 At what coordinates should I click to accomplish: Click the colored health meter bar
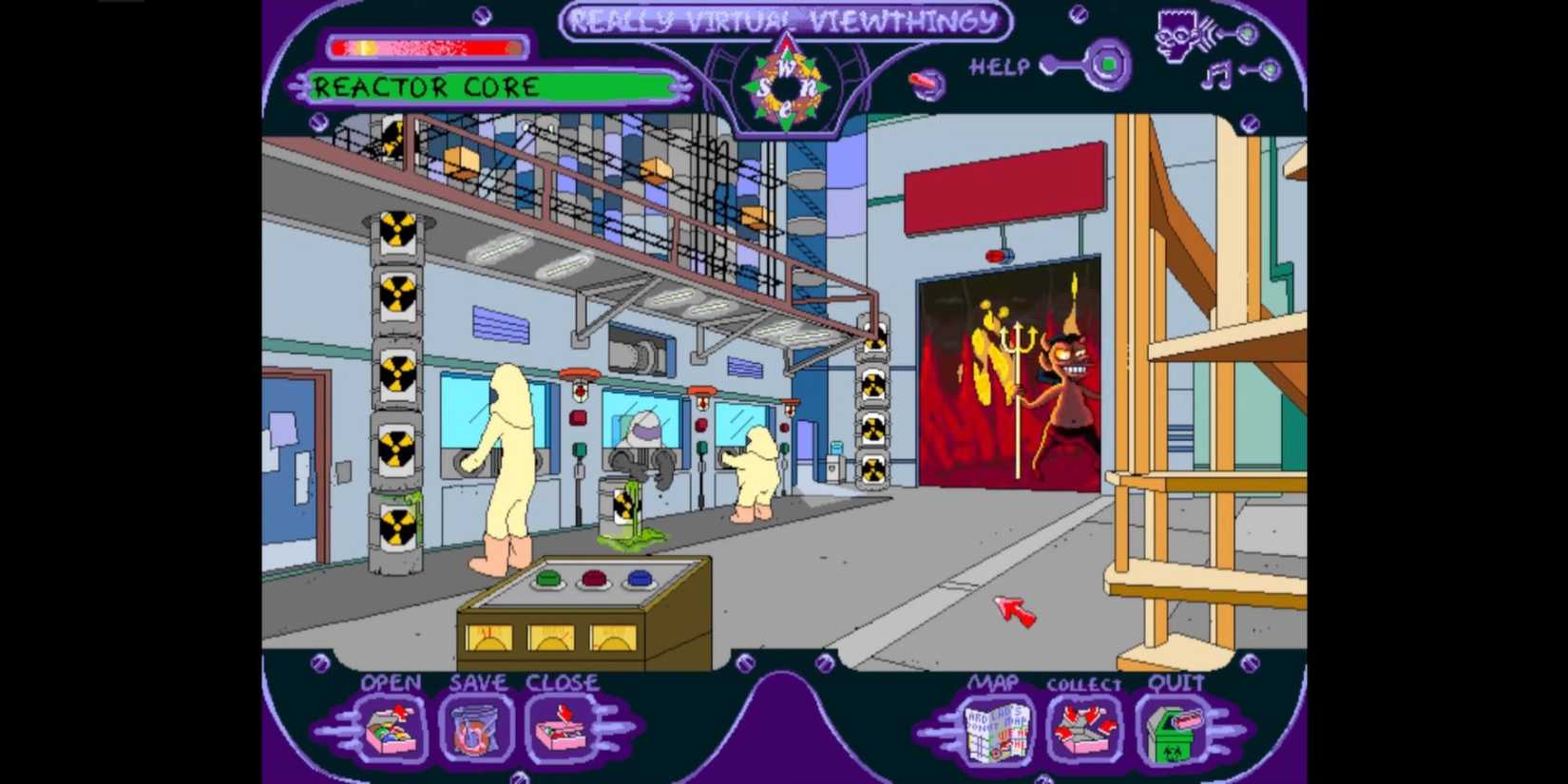428,45
